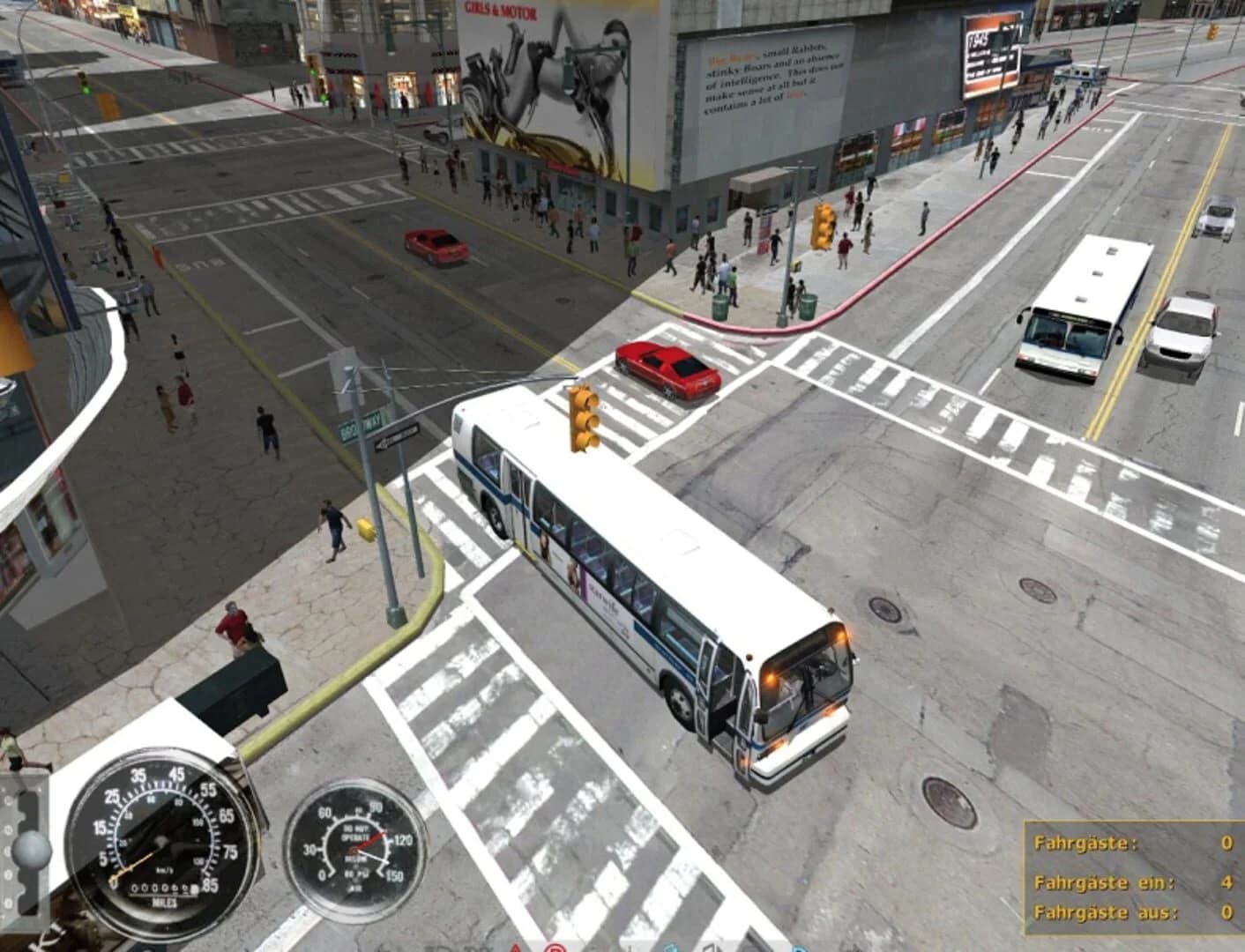This screenshot has width=1245, height=952.
Task: Click the red hazard warning triangle icon
Action: pyautogui.click(x=514, y=948)
